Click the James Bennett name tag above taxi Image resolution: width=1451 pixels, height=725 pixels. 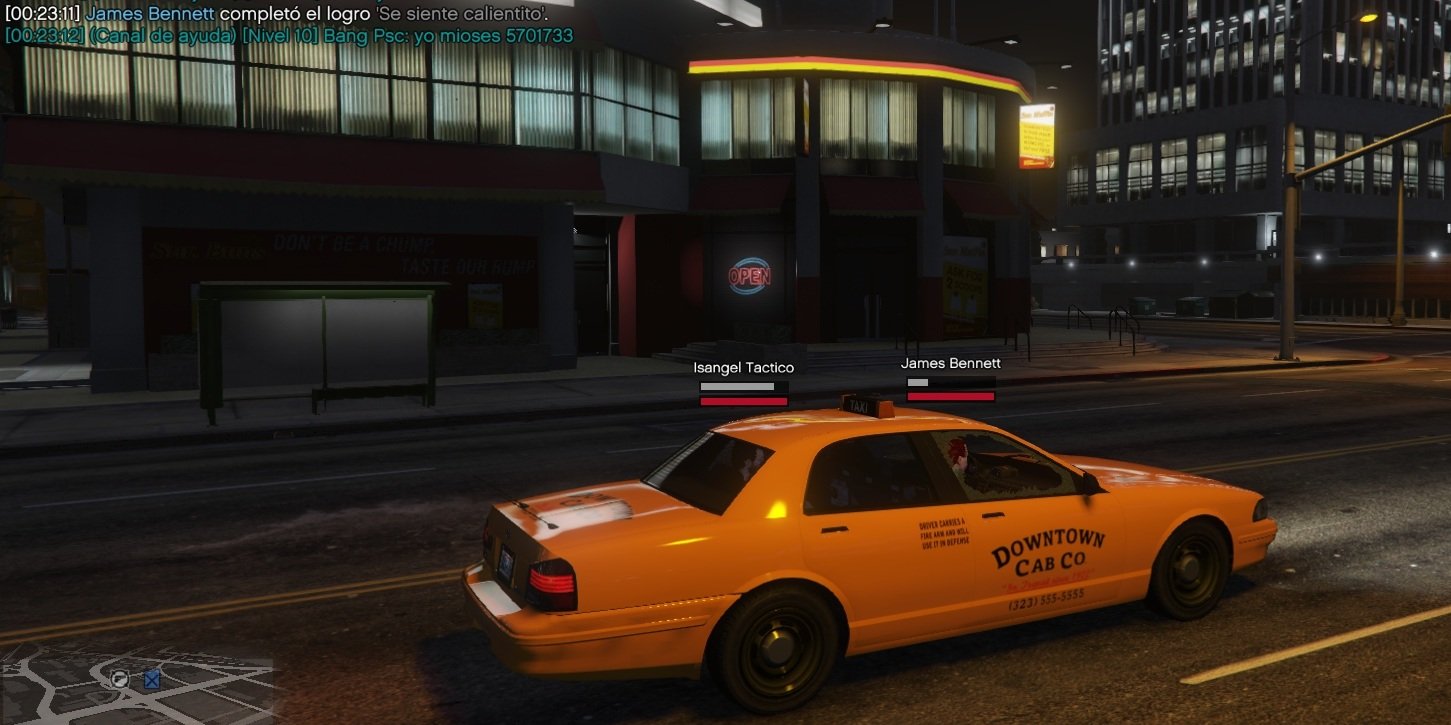pyautogui.click(x=950, y=364)
